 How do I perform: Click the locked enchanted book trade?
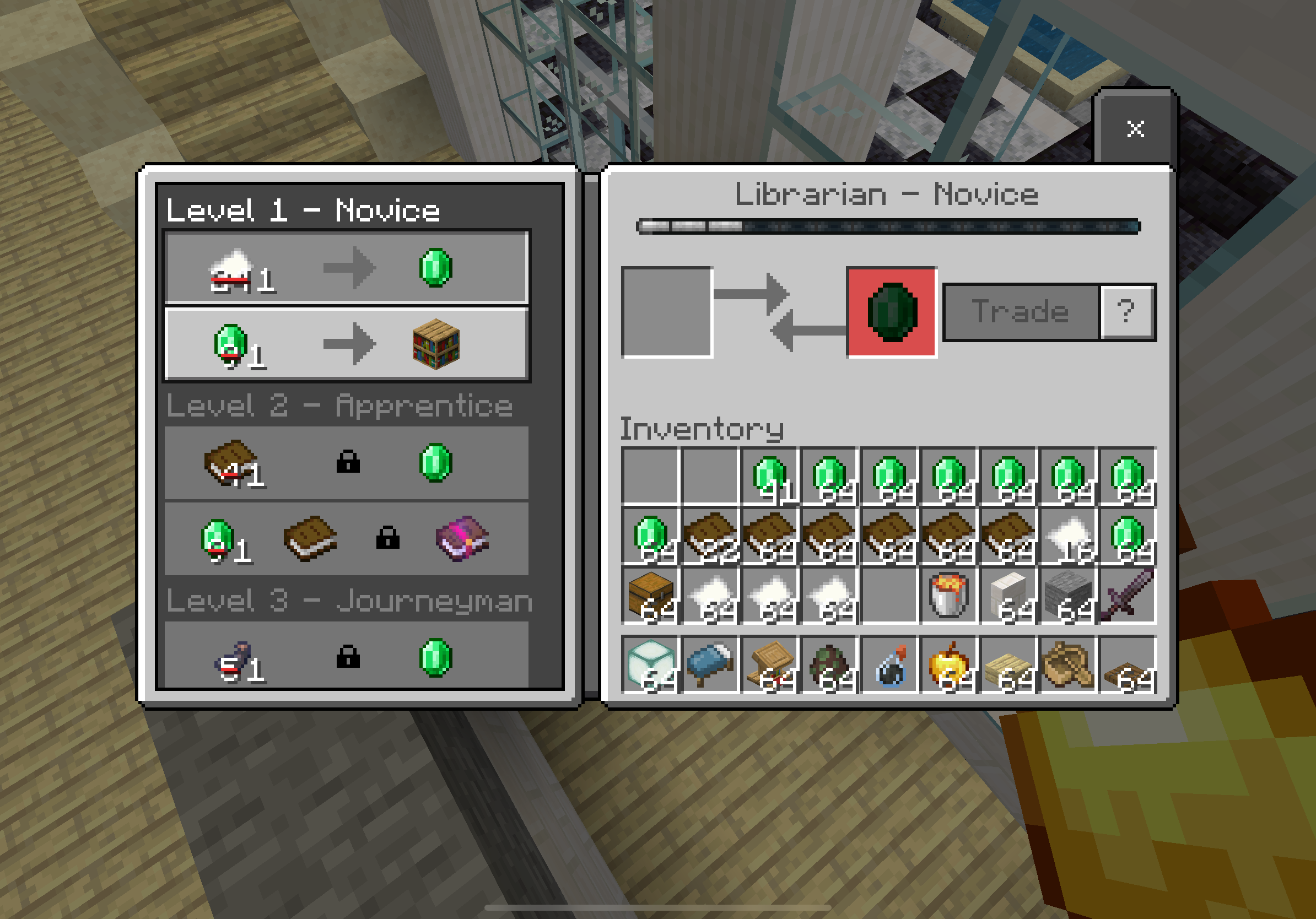coord(346,539)
